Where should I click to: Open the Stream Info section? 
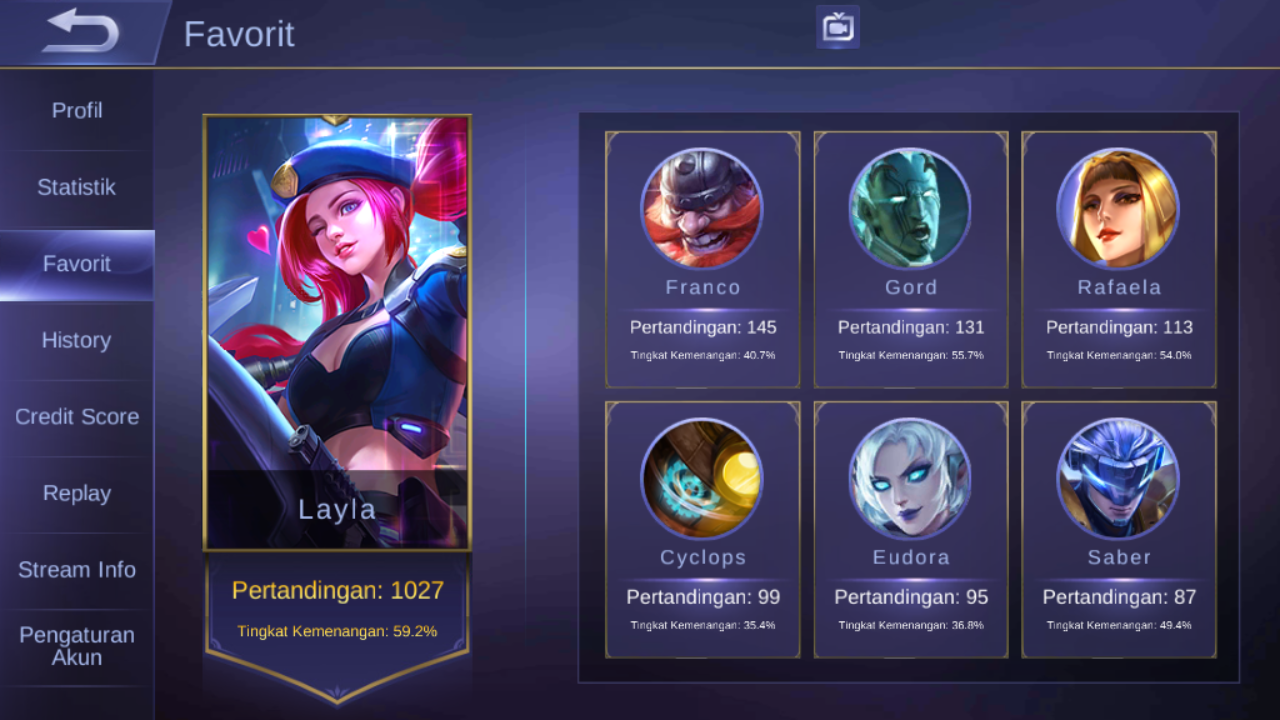pos(75,569)
